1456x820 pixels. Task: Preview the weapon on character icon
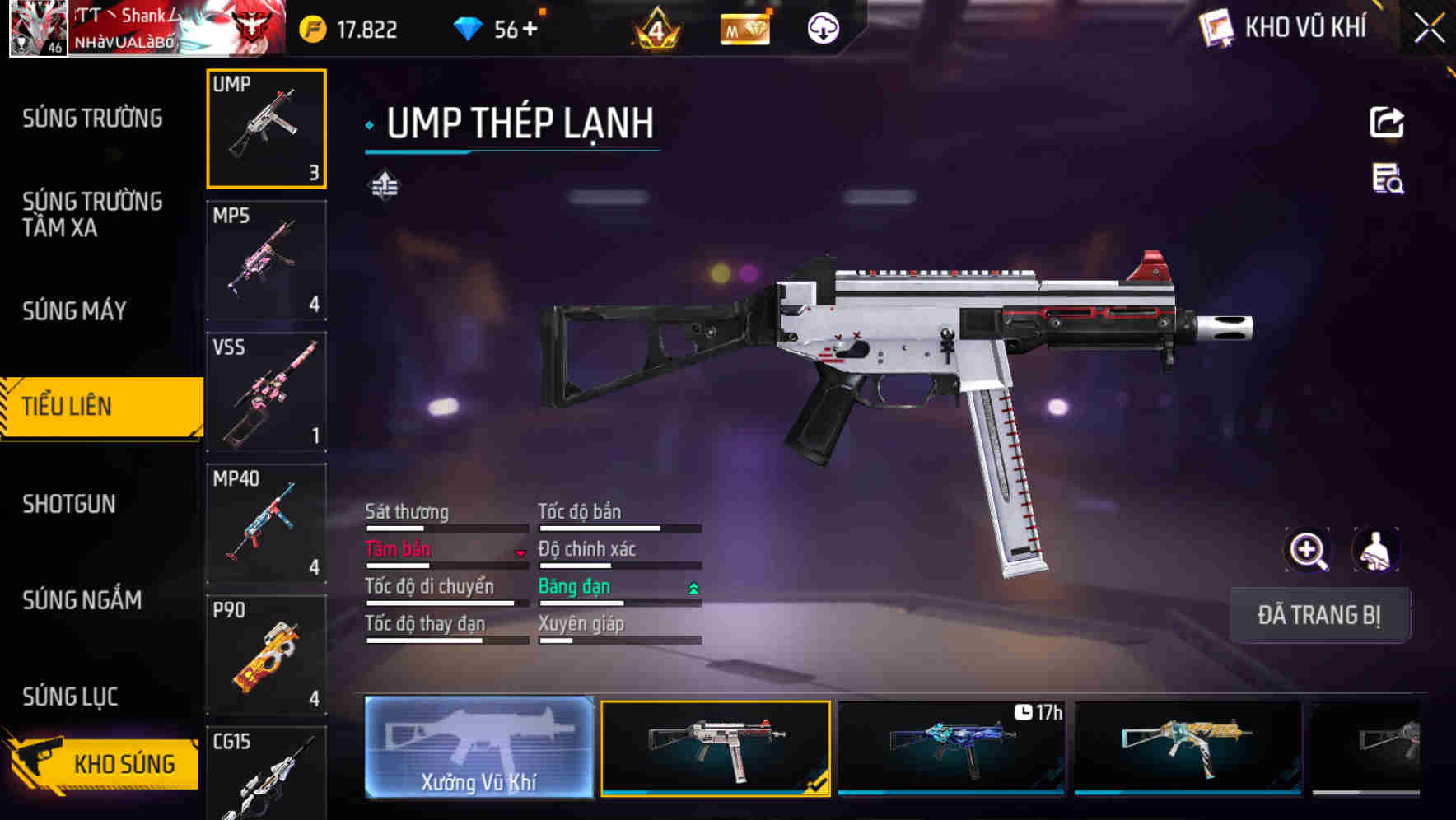(1375, 550)
